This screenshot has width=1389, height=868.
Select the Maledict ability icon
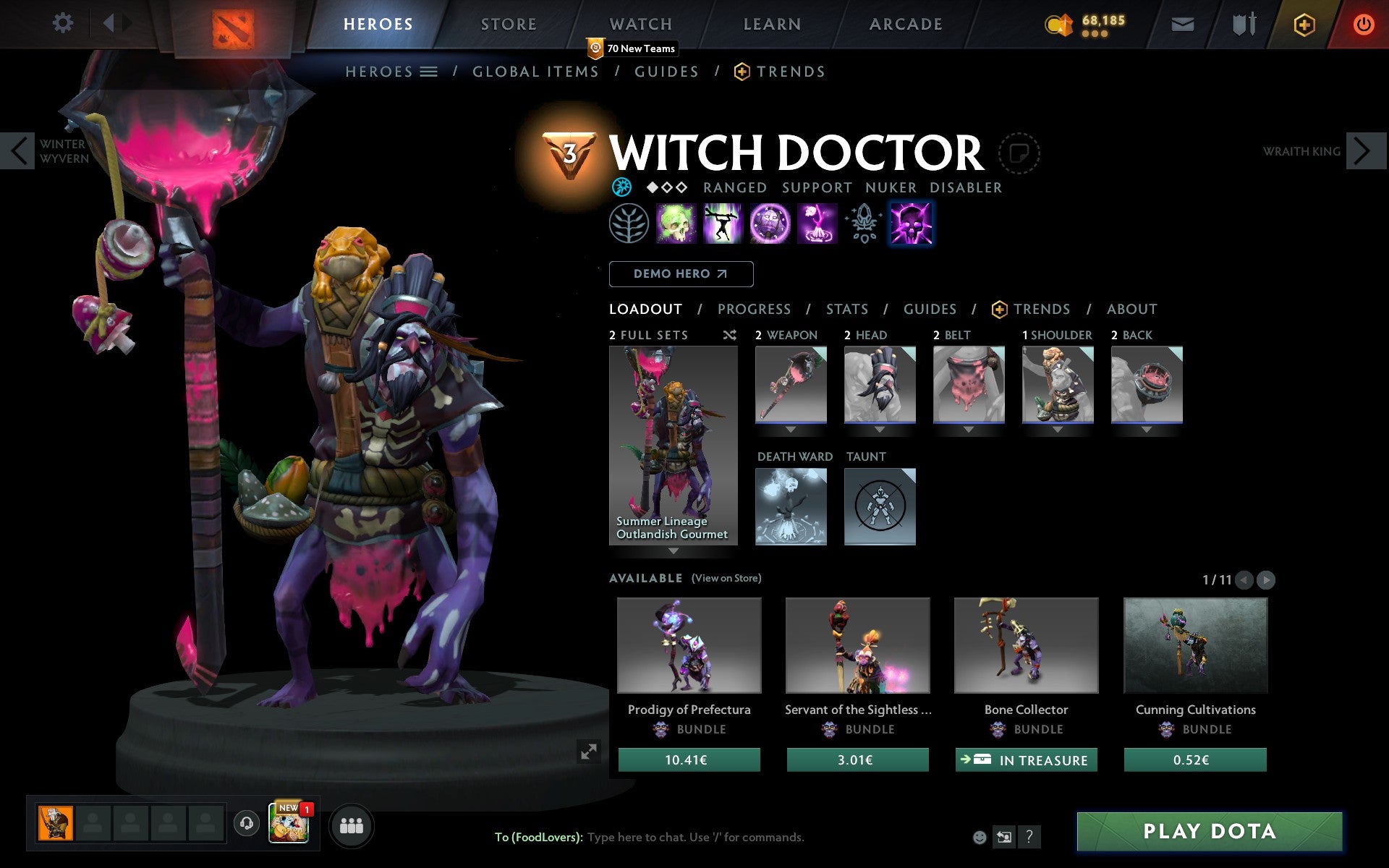click(769, 224)
